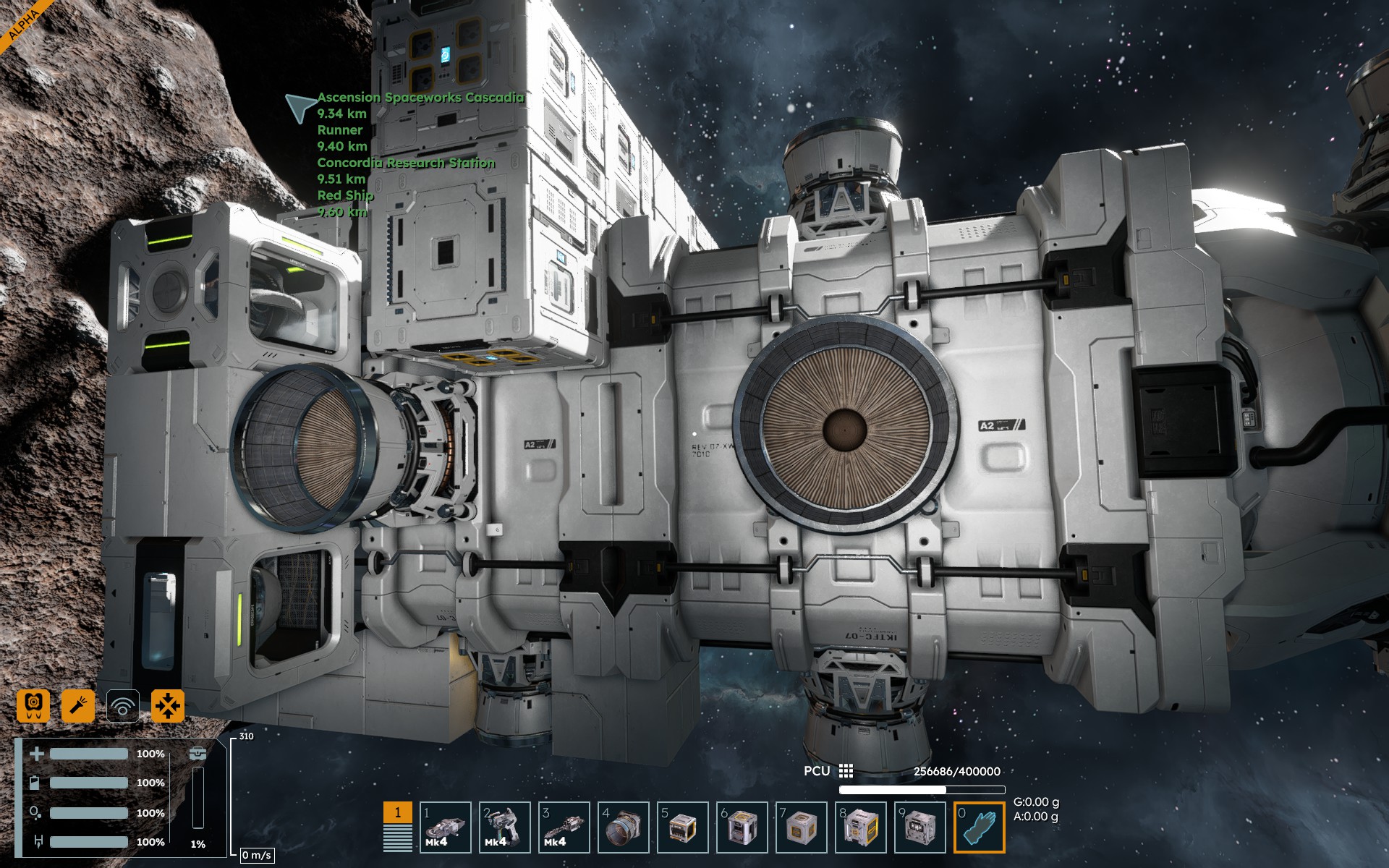1389x868 pixels.
Task: Click the toolbox inventory icon
Action: (197, 754)
